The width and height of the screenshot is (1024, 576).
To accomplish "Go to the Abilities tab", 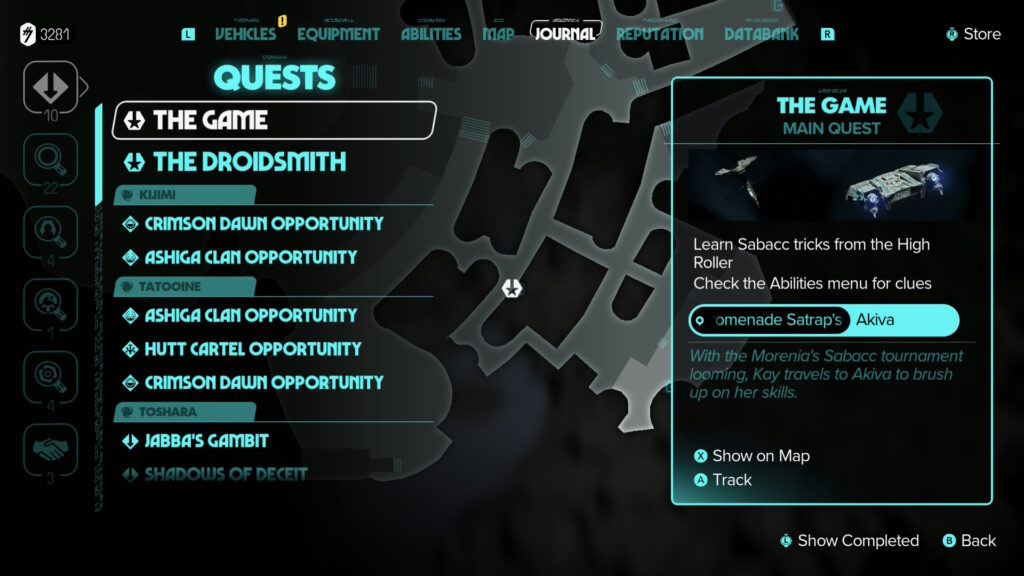I will pos(431,34).
